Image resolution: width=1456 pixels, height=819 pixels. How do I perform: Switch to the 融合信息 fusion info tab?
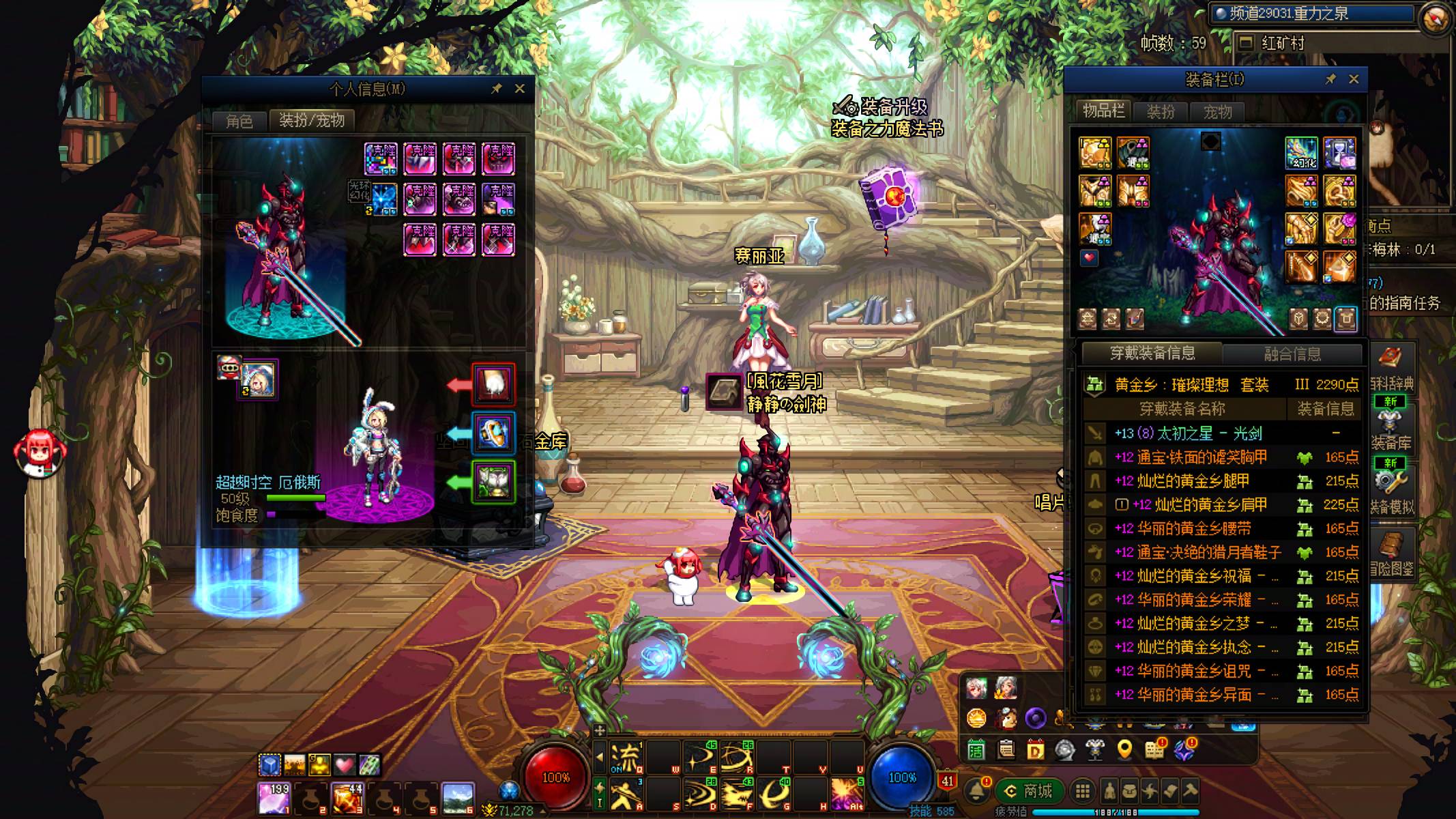[1292, 354]
